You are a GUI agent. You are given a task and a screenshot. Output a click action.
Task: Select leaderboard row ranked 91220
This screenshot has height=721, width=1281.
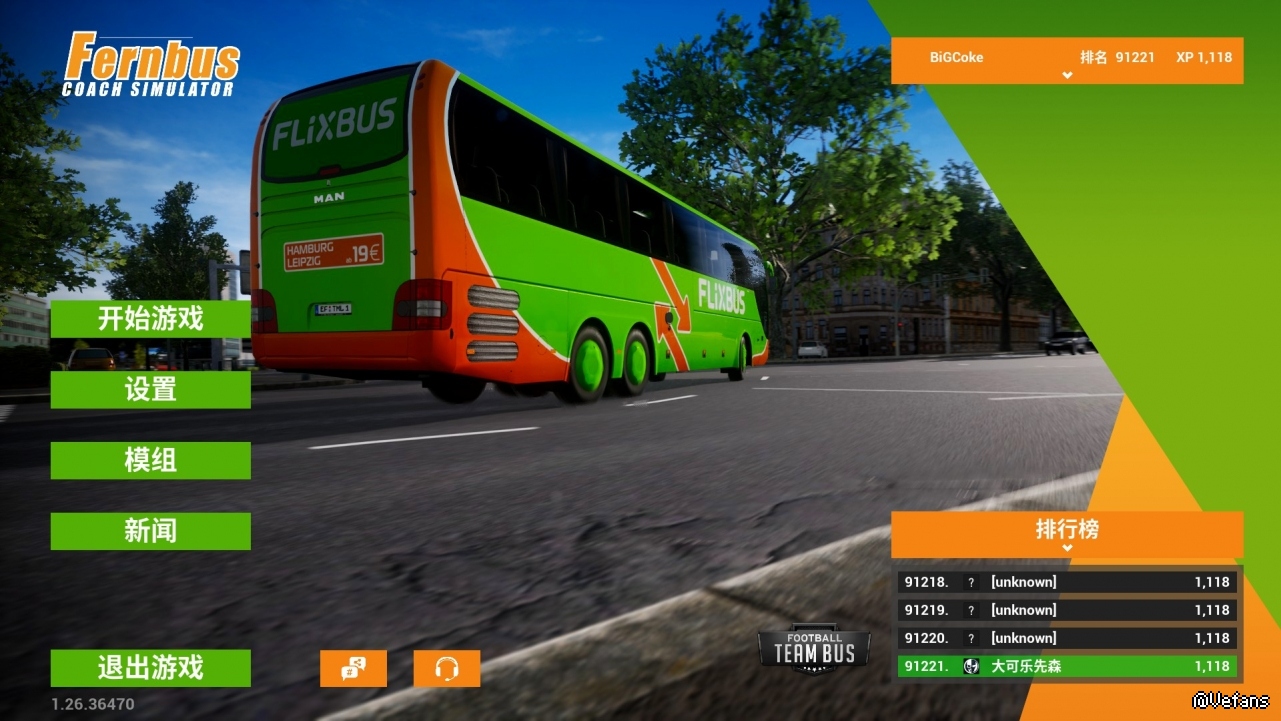pyautogui.click(x=1067, y=638)
